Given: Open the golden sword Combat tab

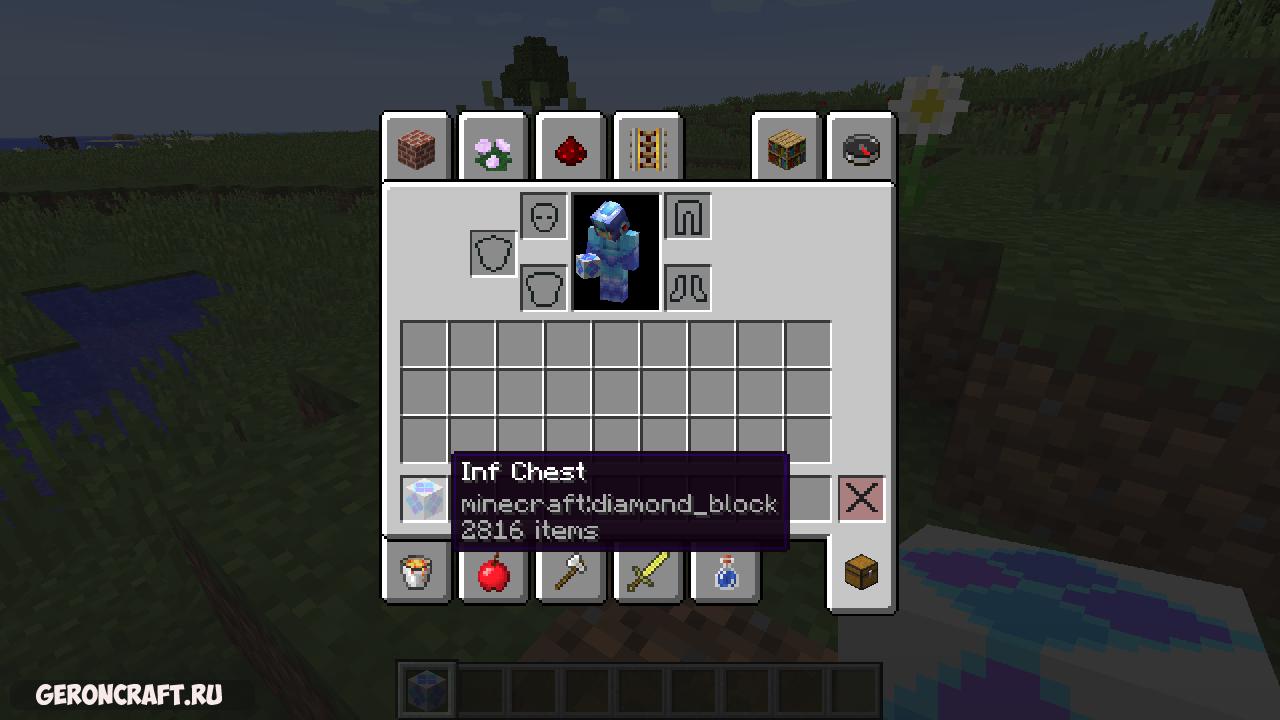Looking at the screenshot, I should click(x=647, y=573).
